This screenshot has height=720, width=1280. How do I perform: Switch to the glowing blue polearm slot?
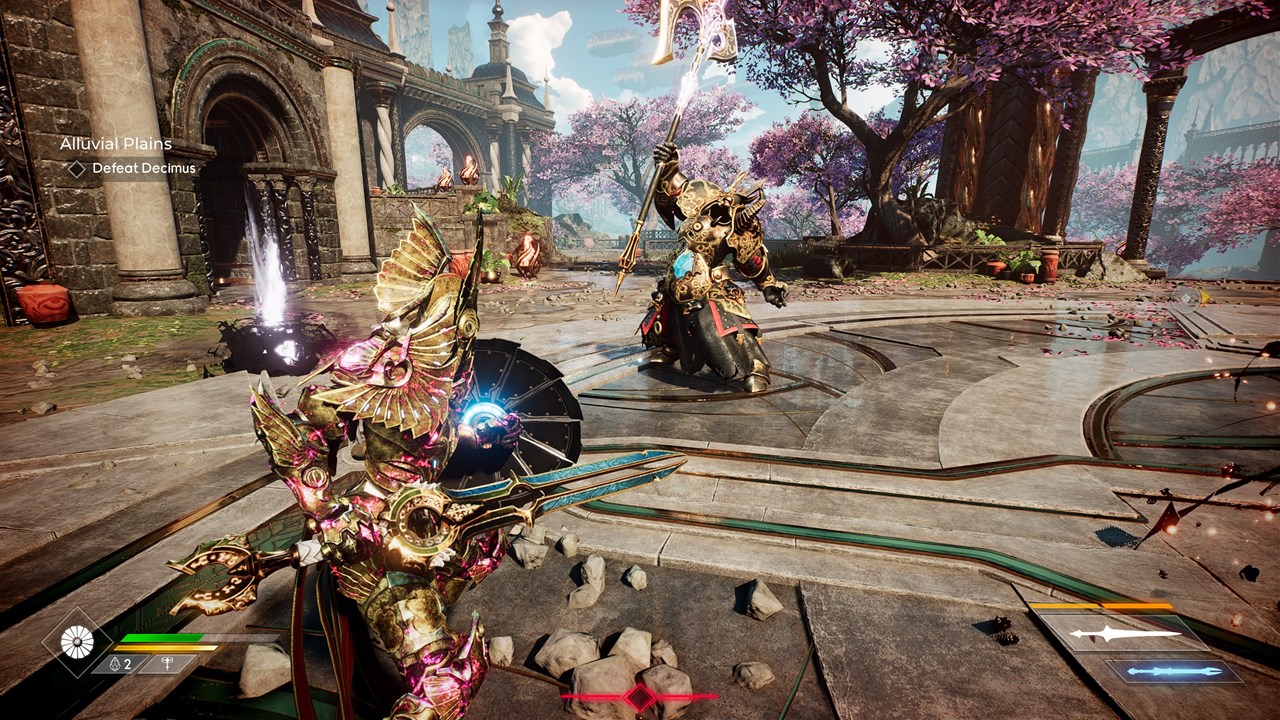[x=1175, y=671]
